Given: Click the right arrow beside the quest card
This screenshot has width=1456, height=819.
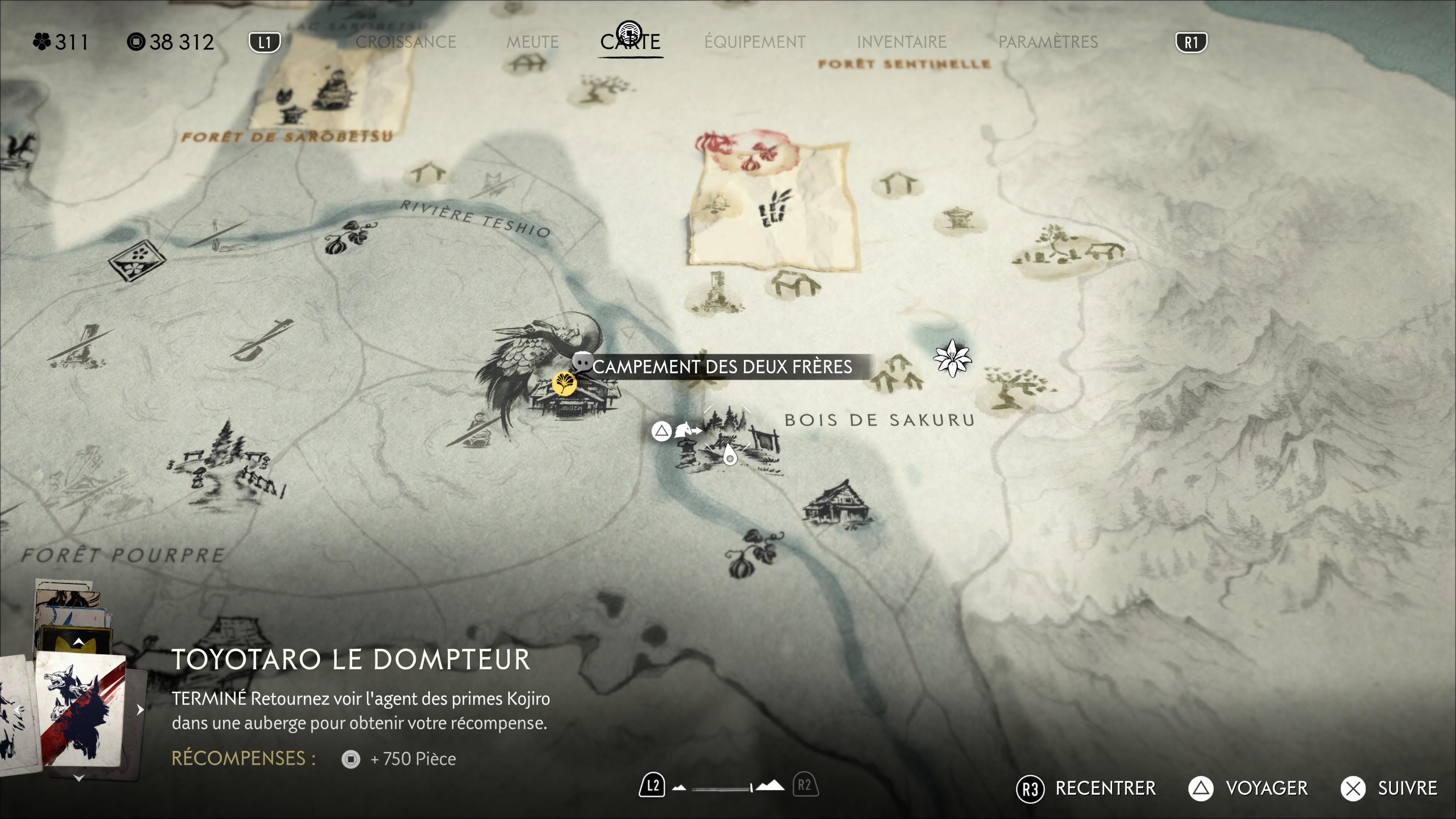Looking at the screenshot, I should [140, 709].
